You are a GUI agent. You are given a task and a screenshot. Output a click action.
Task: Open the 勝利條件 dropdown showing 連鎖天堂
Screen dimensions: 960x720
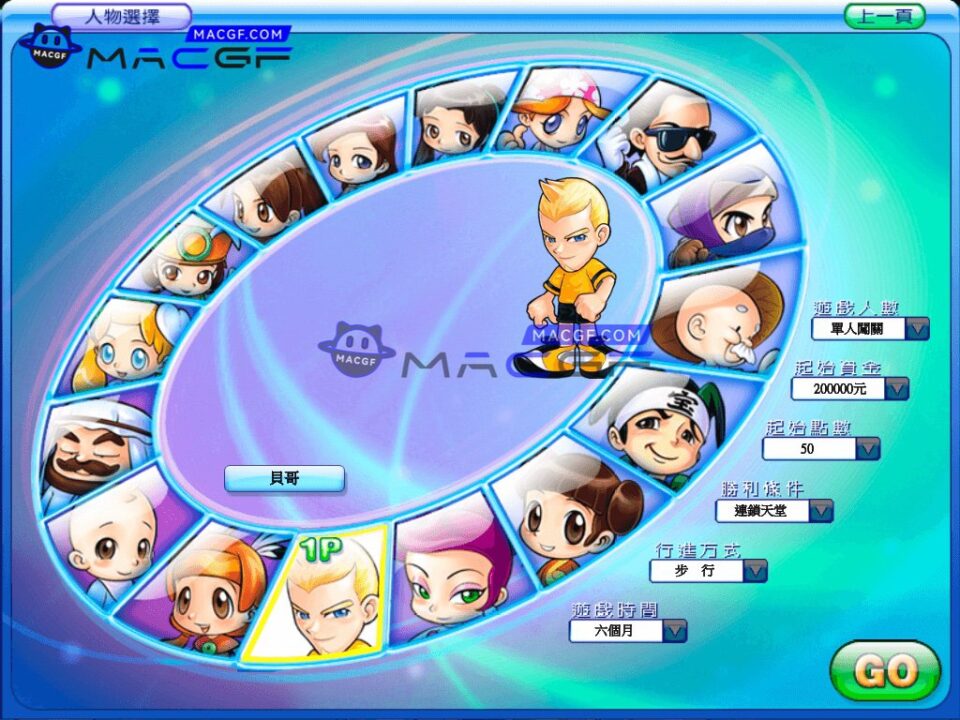(x=821, y=510)
